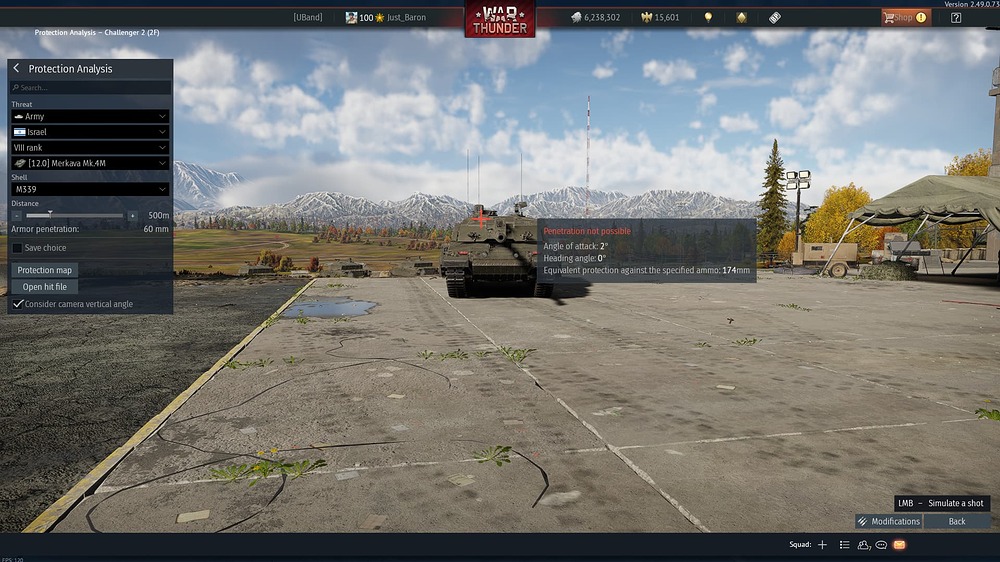This screenshot has width=1000, height=562.
Task: Select the Open hit file button
Action: click(x=45, y=287)
